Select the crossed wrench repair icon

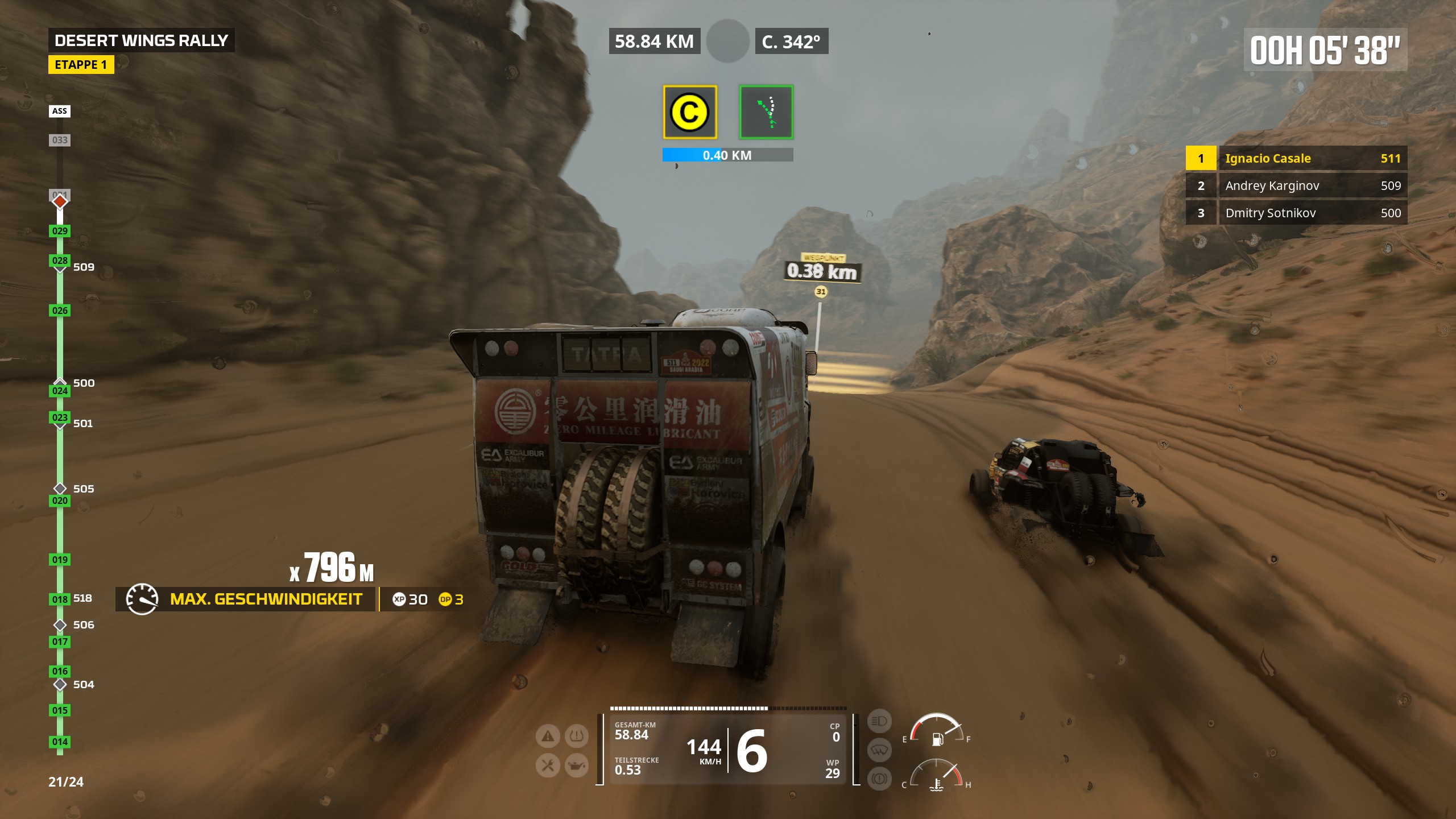pos(548,766)
